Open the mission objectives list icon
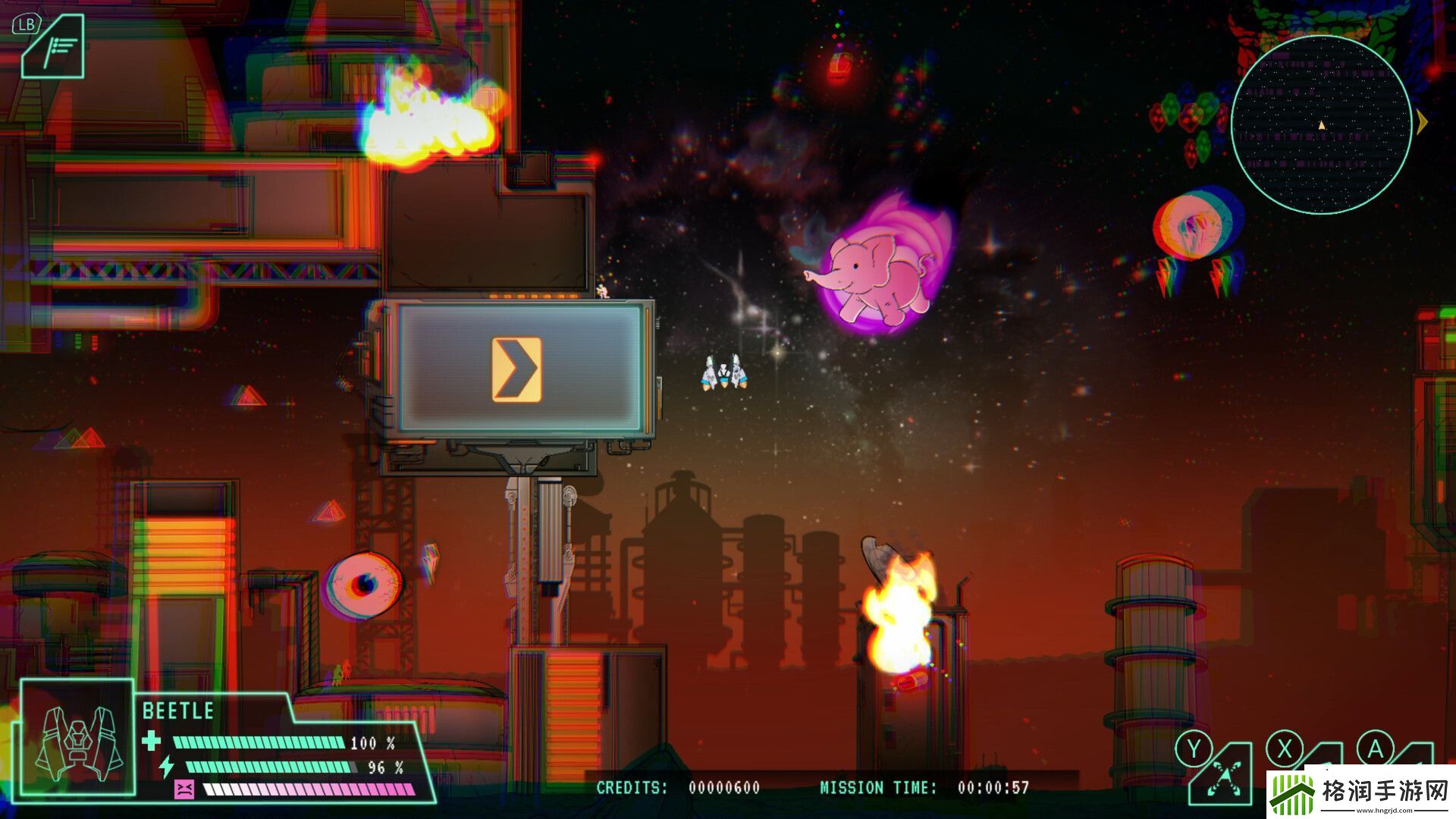1456x819 pixels. click(55, 49)
